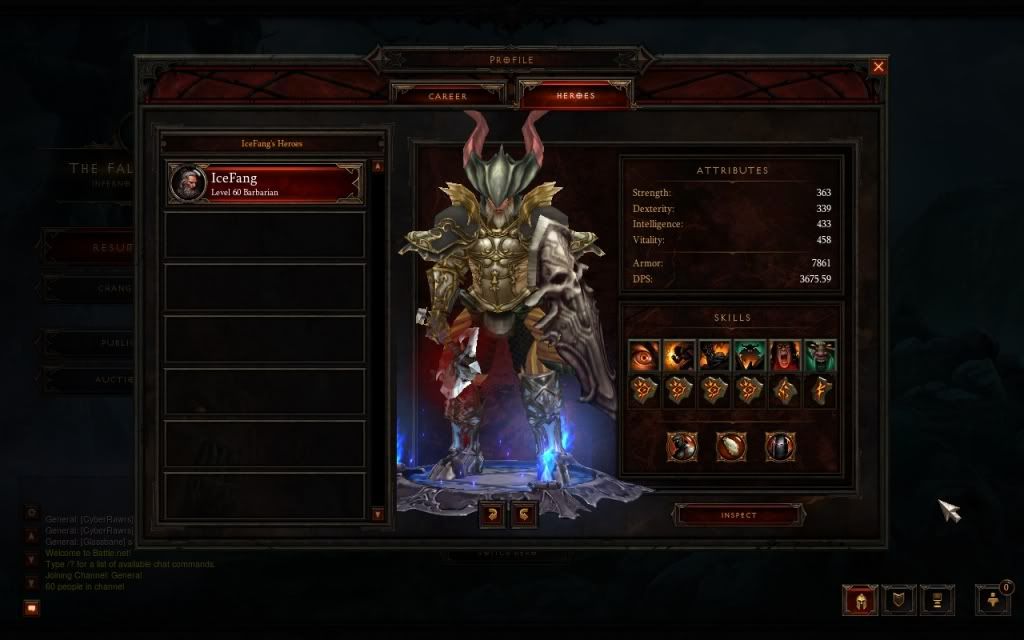Open the orange chat bubble button

coord(32,607)
